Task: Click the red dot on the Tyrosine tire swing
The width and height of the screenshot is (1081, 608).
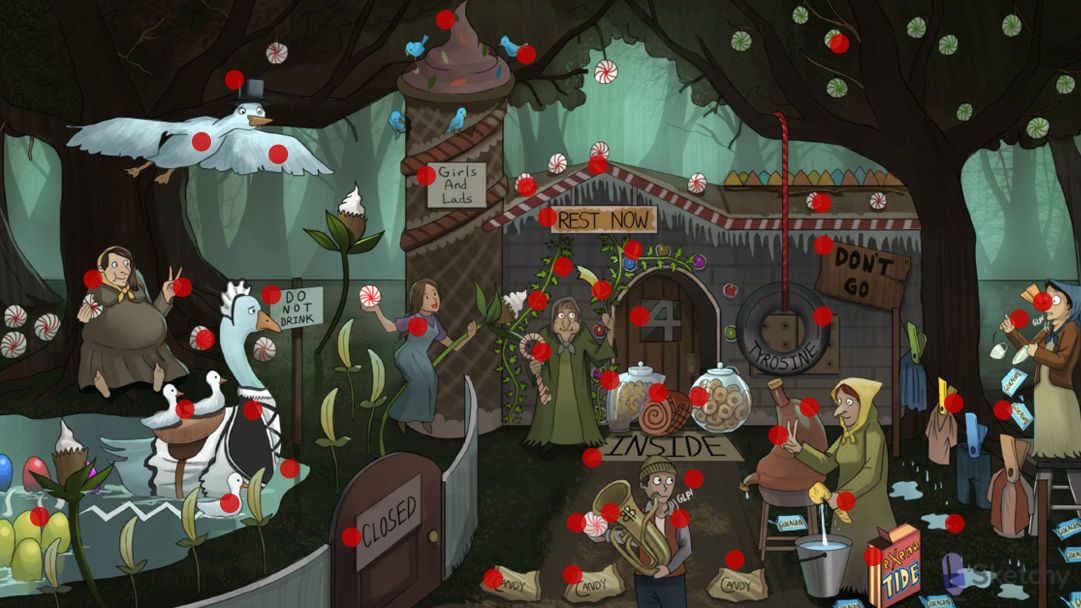Action: pos(822,316)
